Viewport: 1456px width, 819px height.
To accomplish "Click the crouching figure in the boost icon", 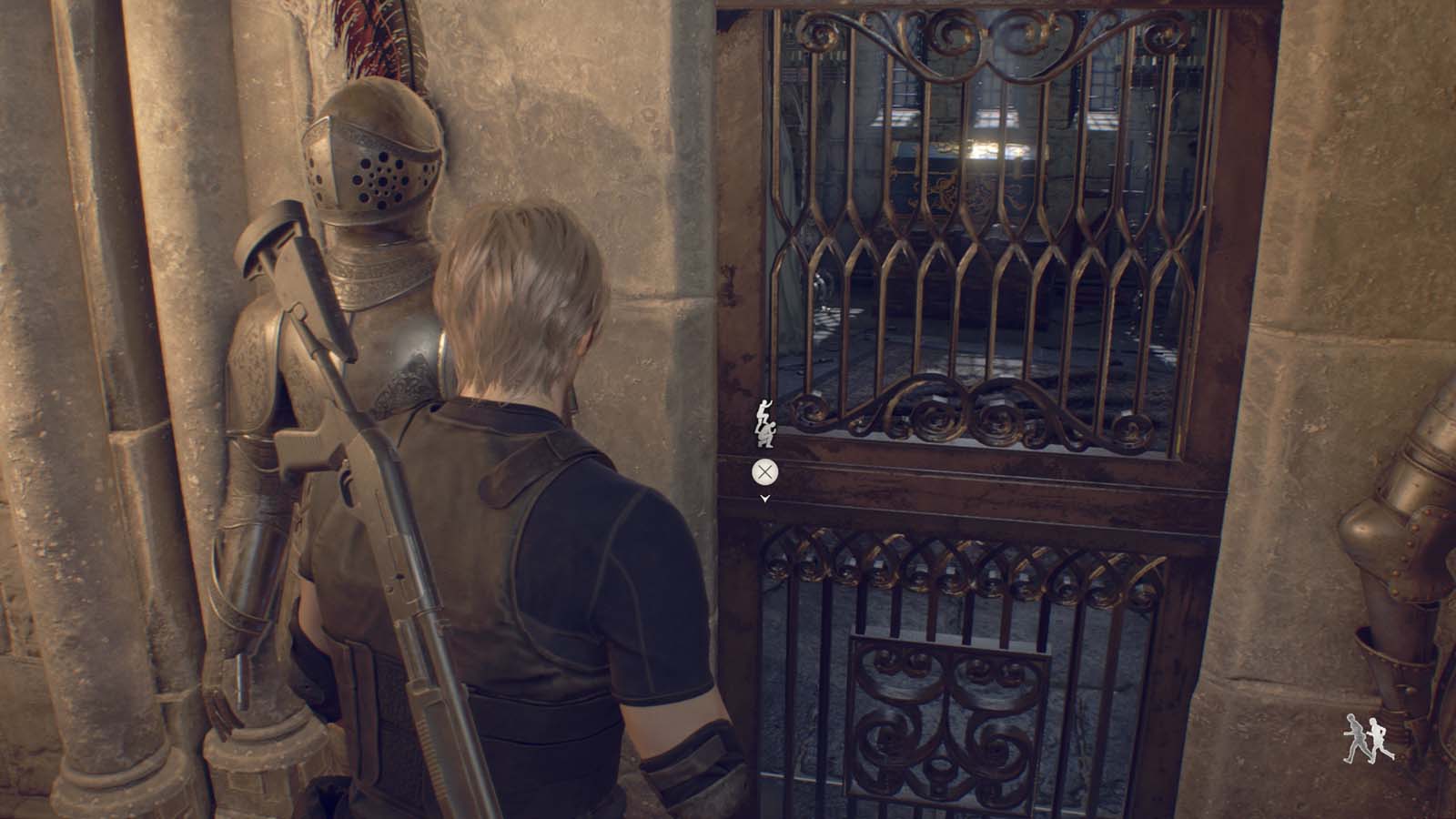I will [x=765, y=434].
